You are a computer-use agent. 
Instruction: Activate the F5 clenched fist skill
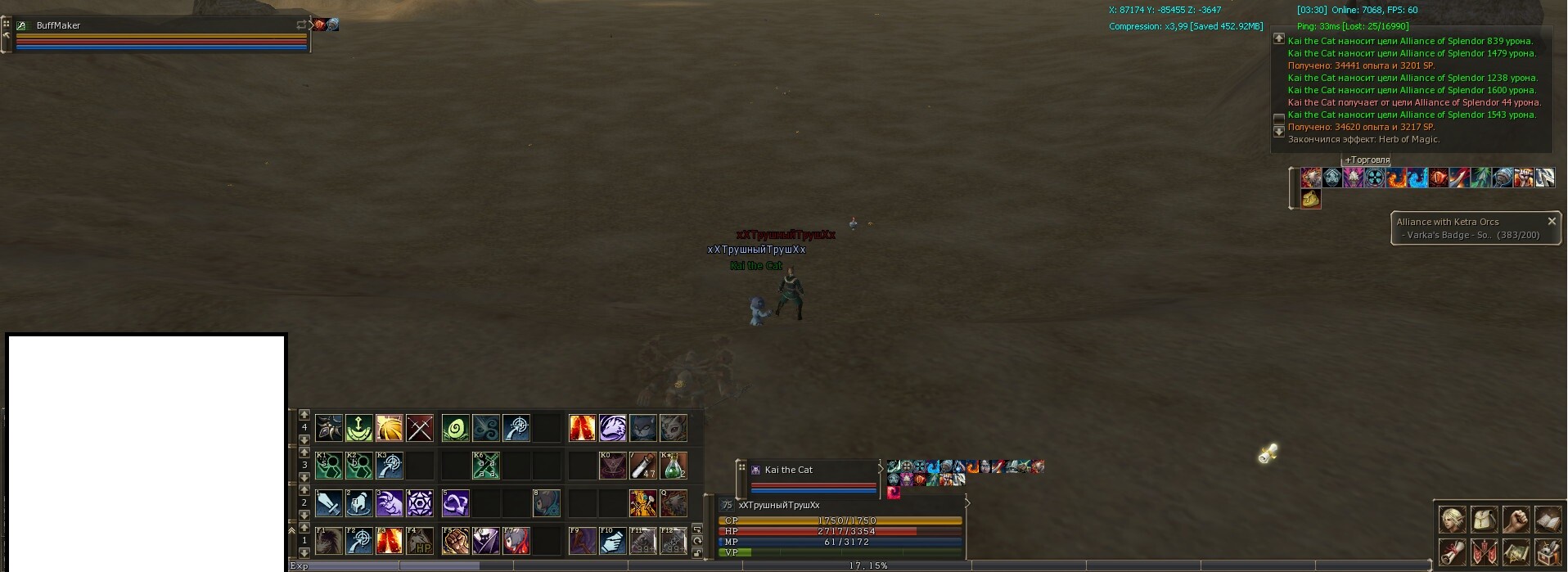click(x=455, y=541)
